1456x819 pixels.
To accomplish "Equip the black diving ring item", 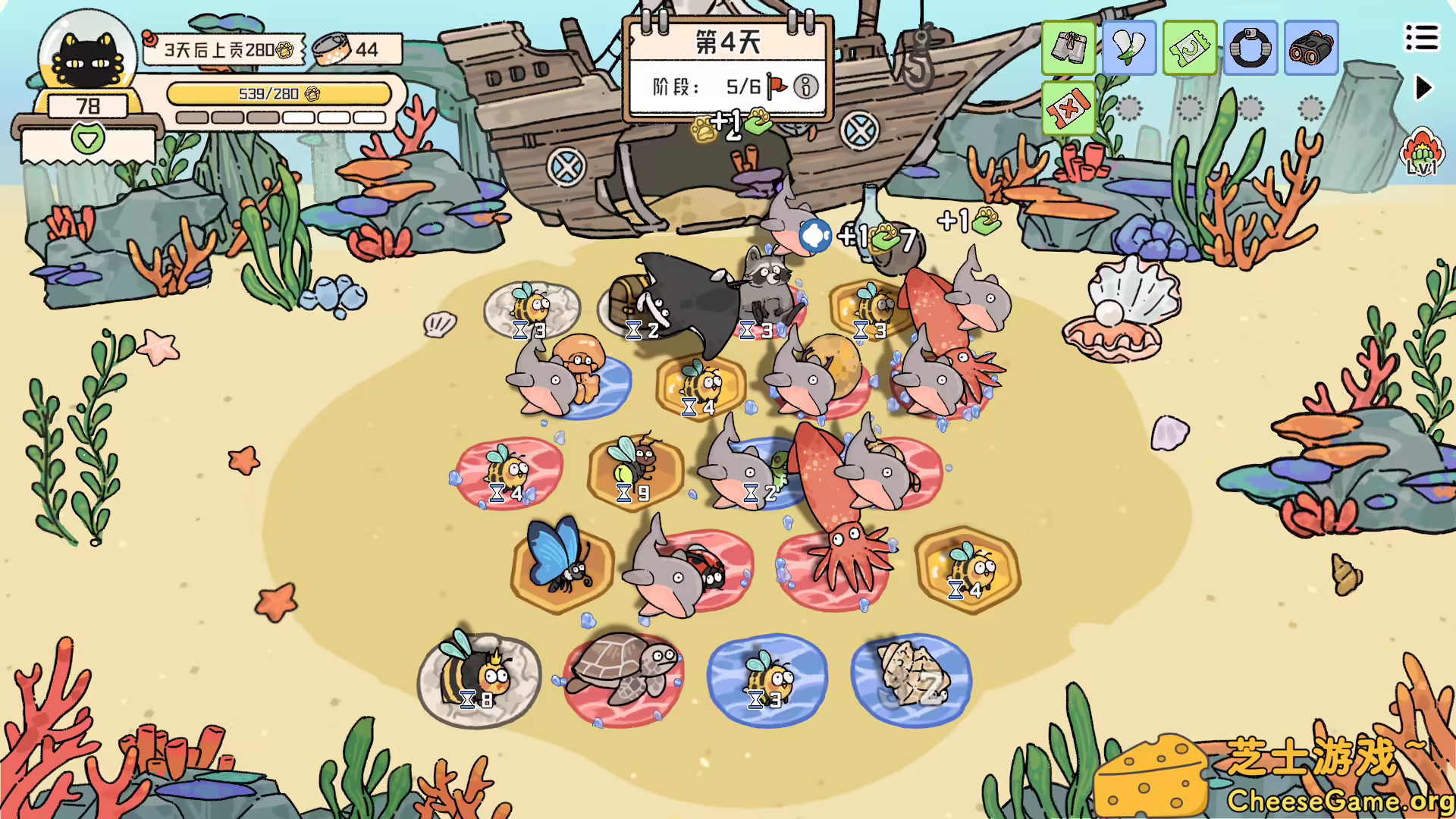I will coord(1250,49).
